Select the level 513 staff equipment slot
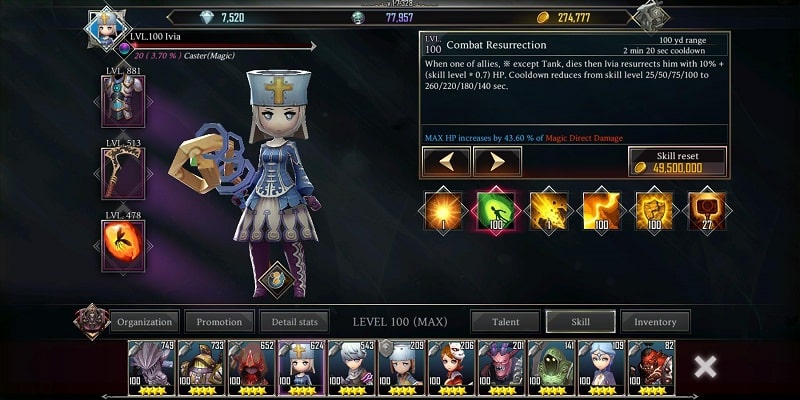 (122, 174)
